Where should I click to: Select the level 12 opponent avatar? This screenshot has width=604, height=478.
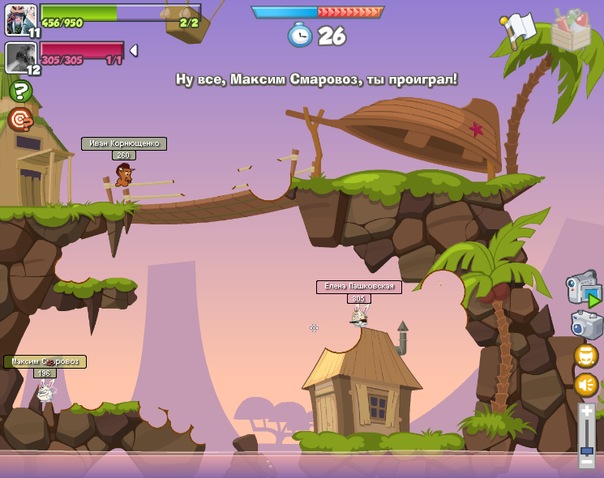20,56
